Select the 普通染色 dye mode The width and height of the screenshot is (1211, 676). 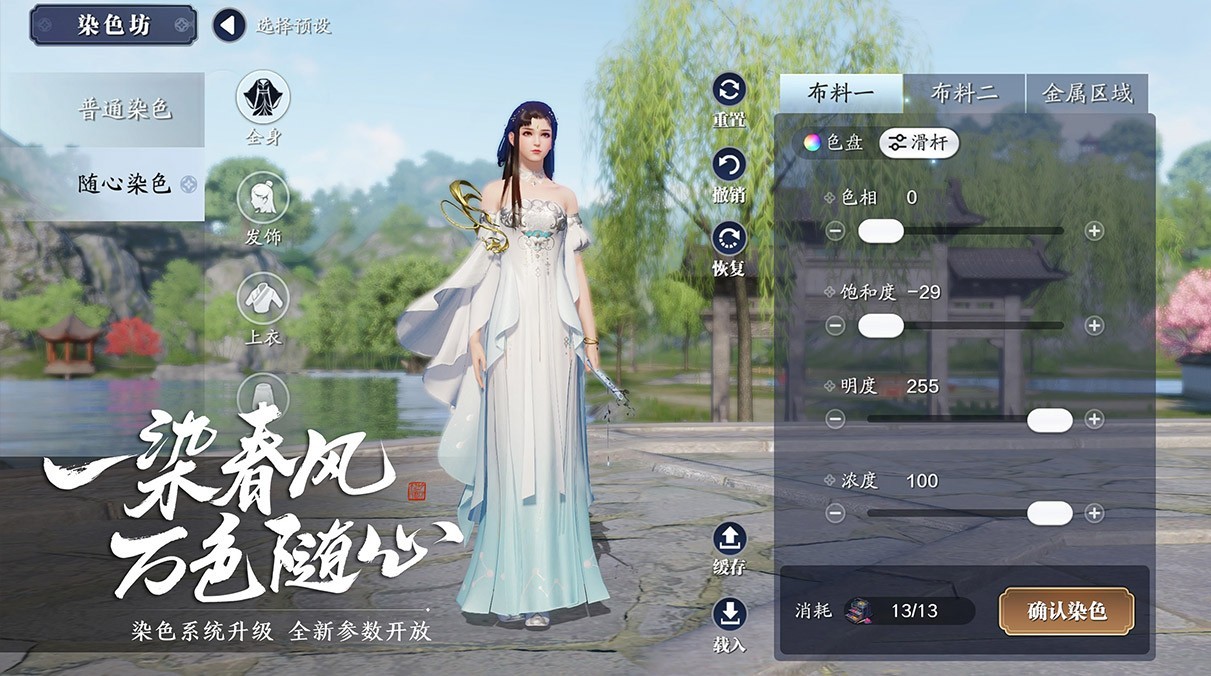[125, 109]
